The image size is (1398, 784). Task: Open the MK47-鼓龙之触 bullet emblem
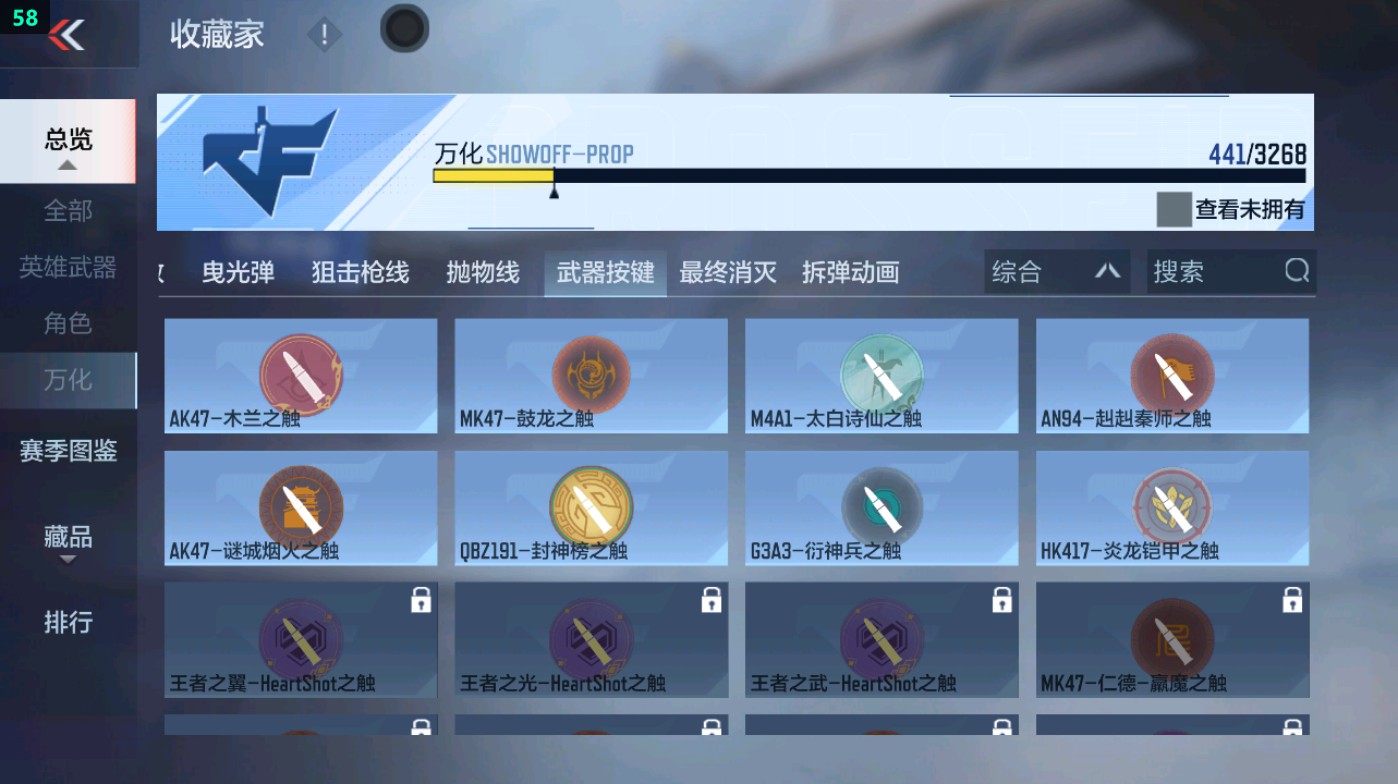[590, 371]
